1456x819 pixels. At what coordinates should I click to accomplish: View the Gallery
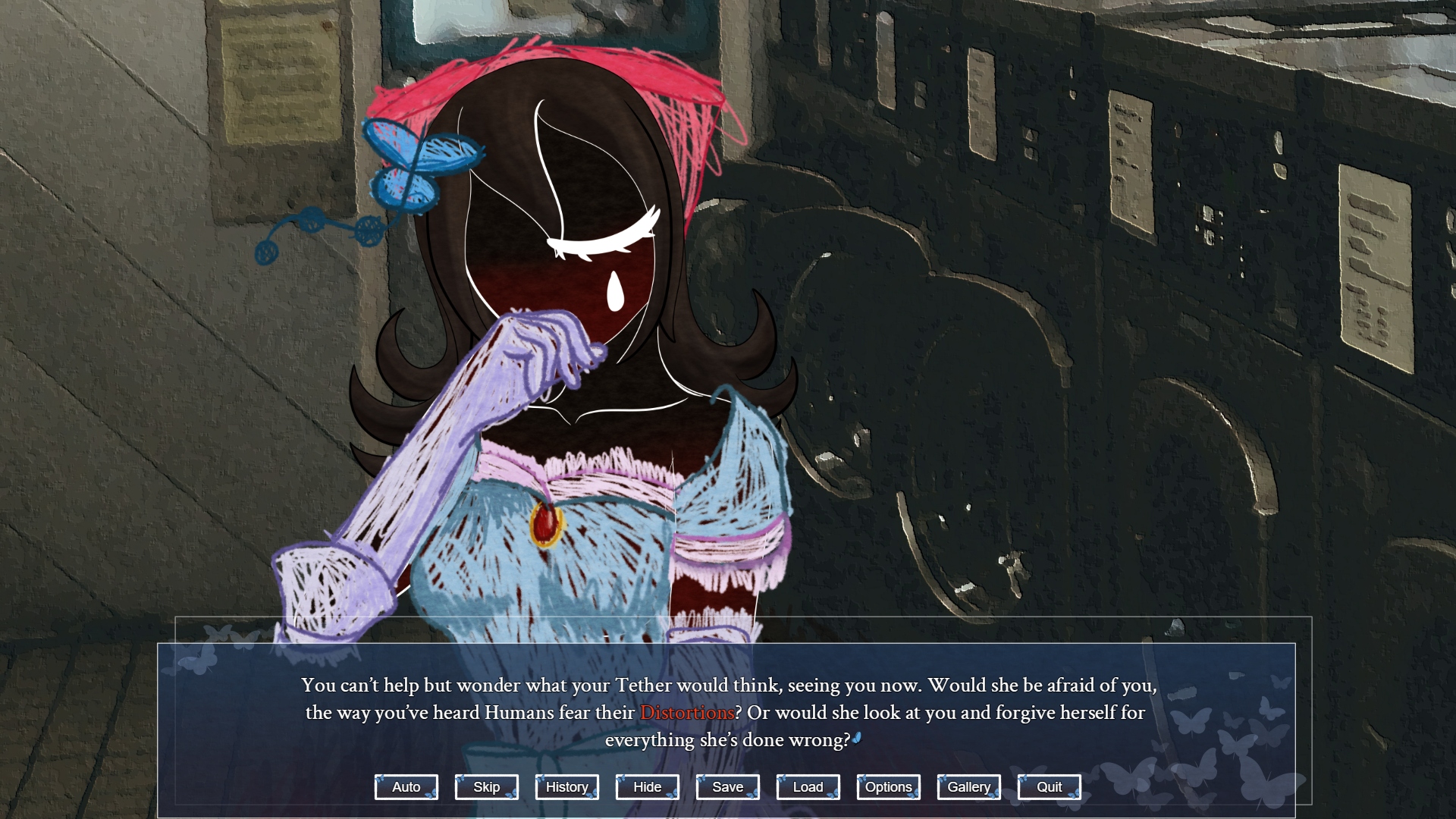pos(968,787)
